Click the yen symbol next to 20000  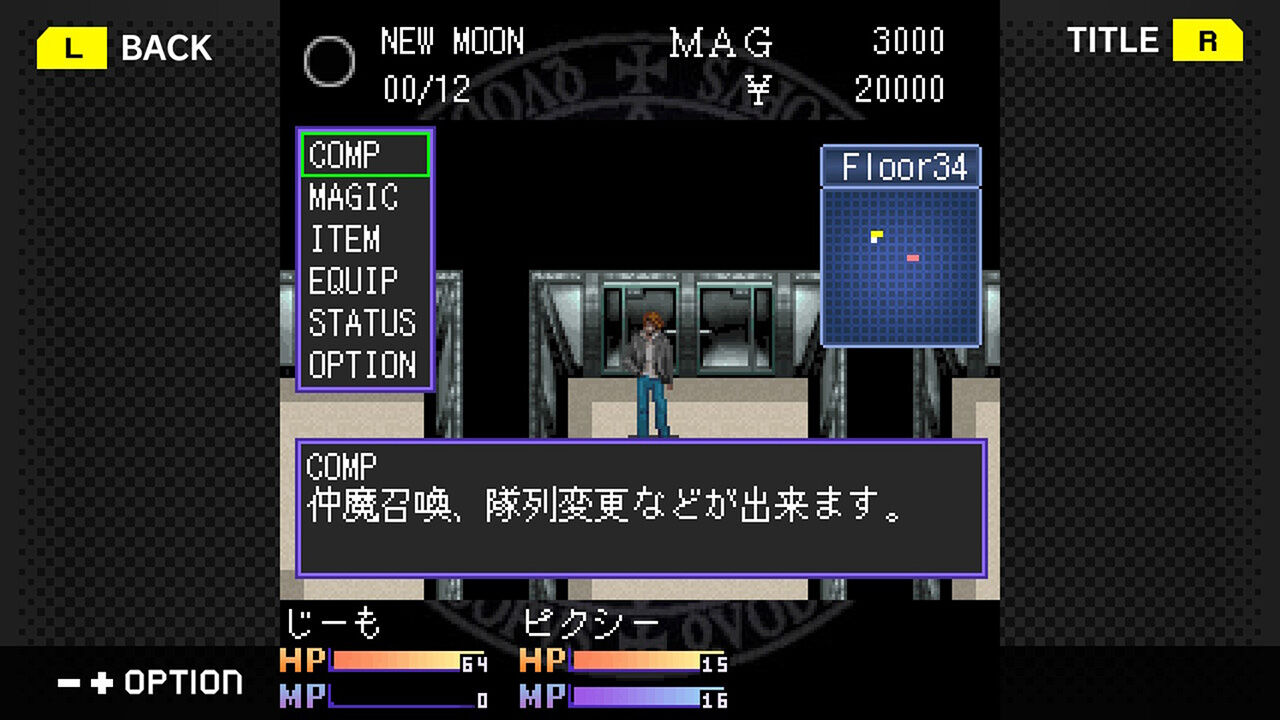(x=758, y=88)
